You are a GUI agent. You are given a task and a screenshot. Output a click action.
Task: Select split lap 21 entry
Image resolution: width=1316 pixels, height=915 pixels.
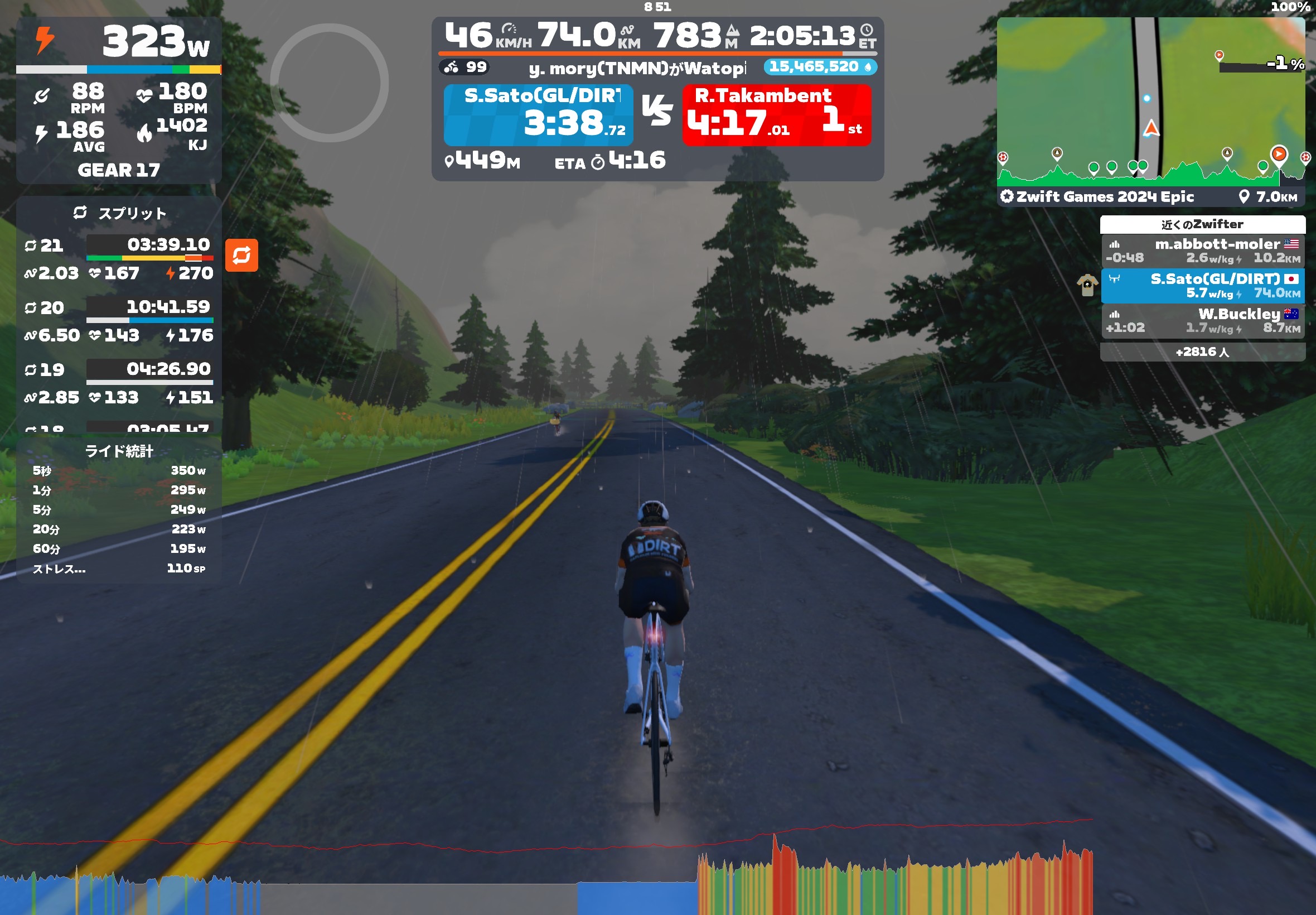pos(119,259)
